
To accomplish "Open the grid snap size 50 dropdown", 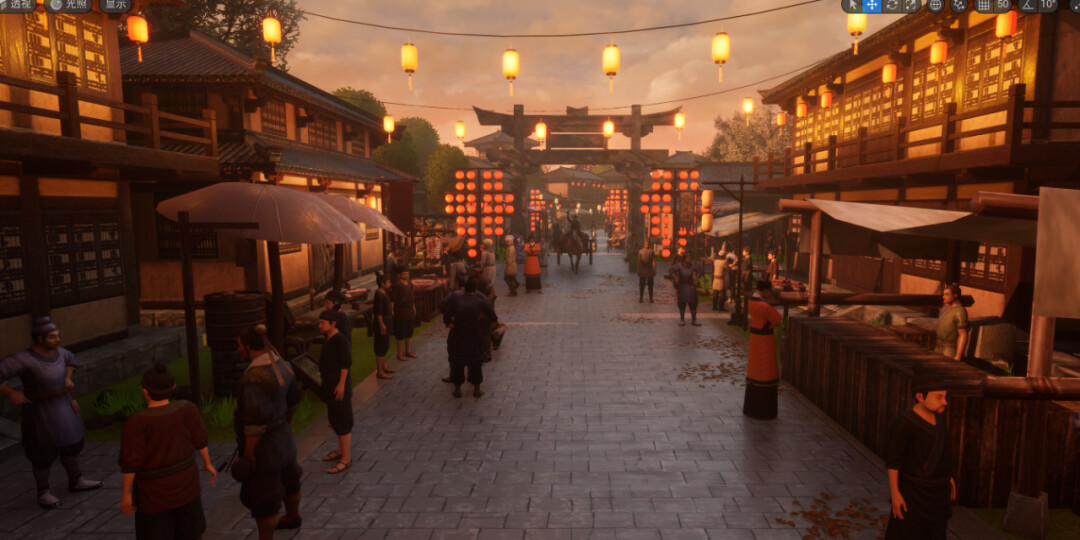I will tap(1002, 5).
